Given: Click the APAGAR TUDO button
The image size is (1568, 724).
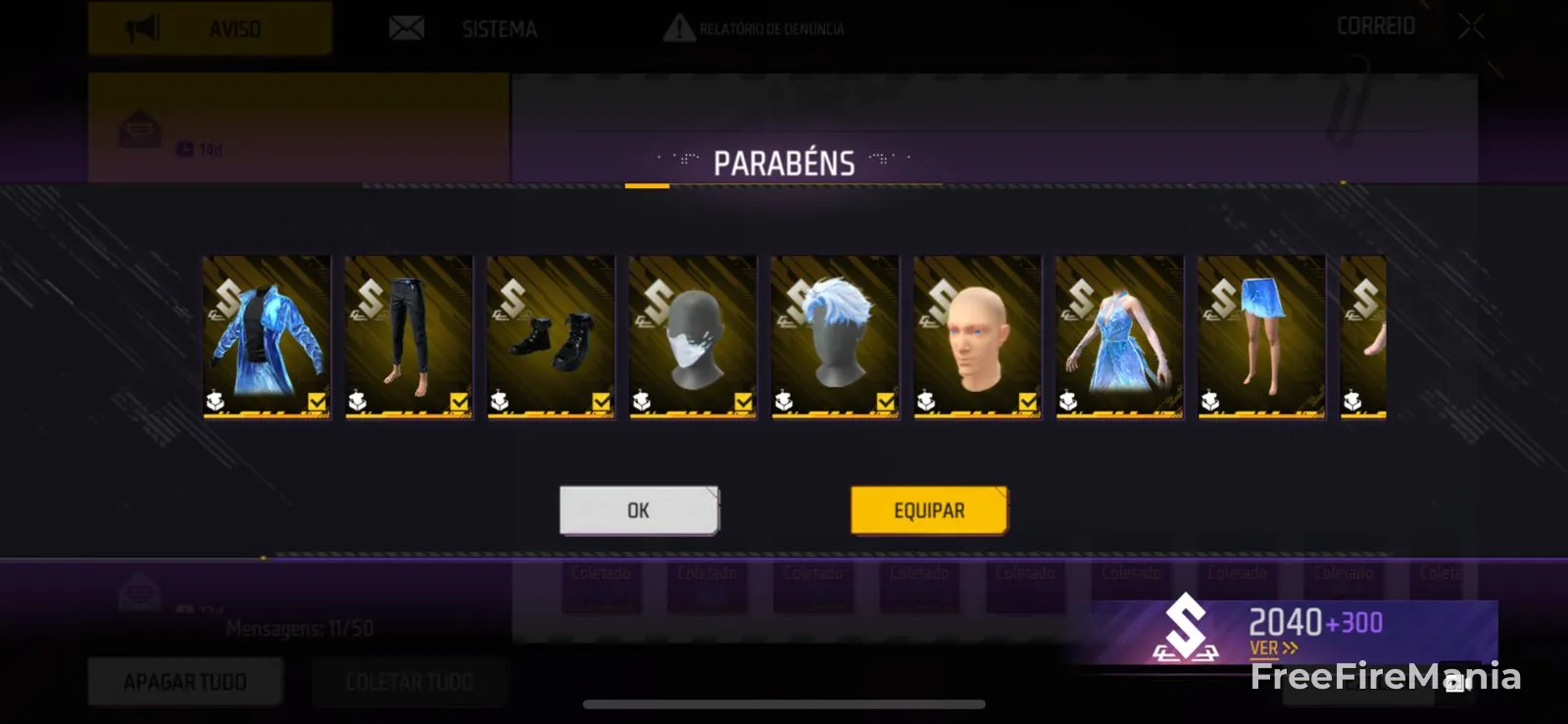Looking at the screenshot, I should point(184,682).
